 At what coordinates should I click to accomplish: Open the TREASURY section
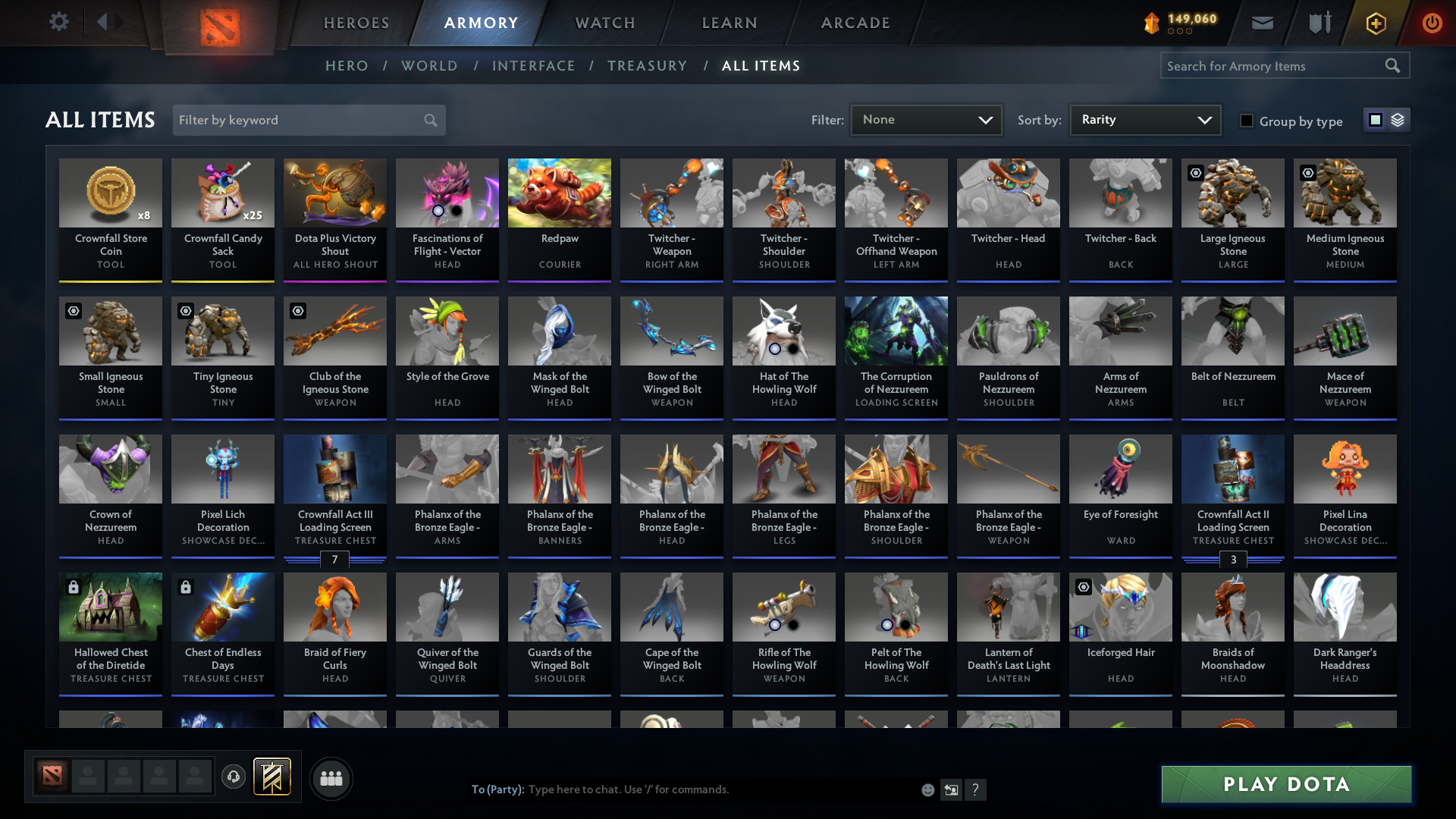click(647, 66)
